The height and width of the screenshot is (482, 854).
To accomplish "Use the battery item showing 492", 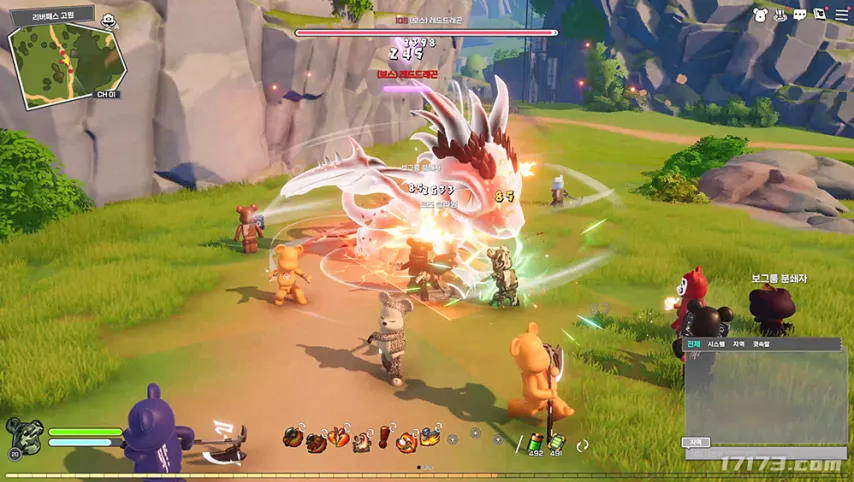I will tap(536, 440).
